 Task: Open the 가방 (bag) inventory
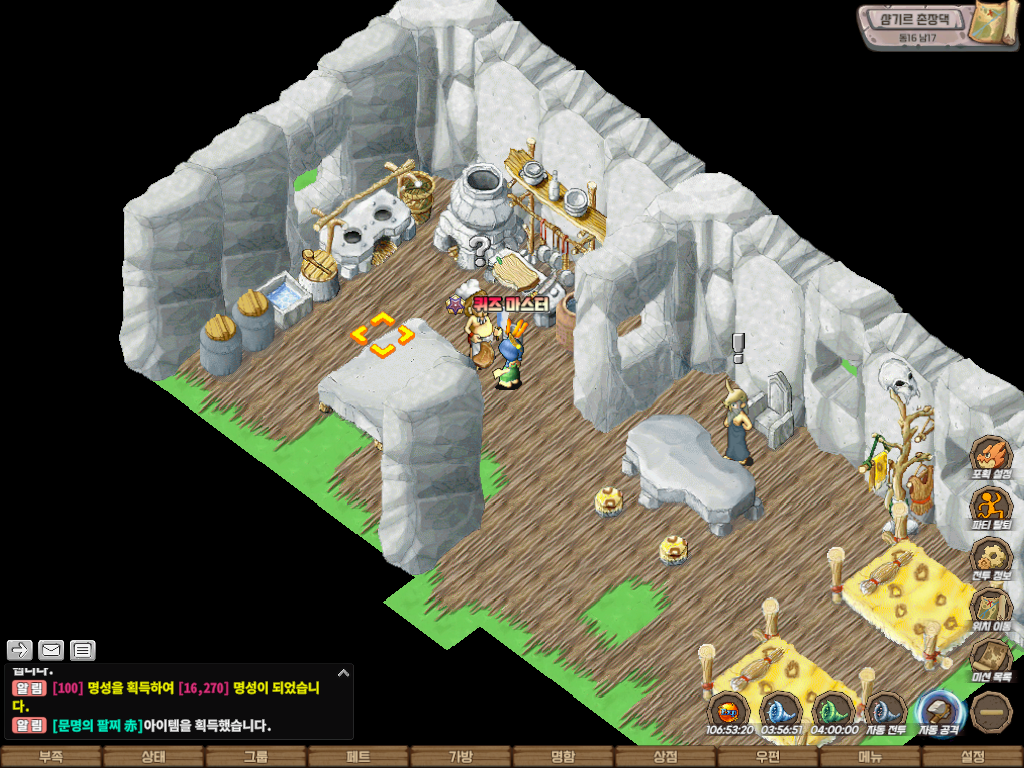tap(461, 757)
